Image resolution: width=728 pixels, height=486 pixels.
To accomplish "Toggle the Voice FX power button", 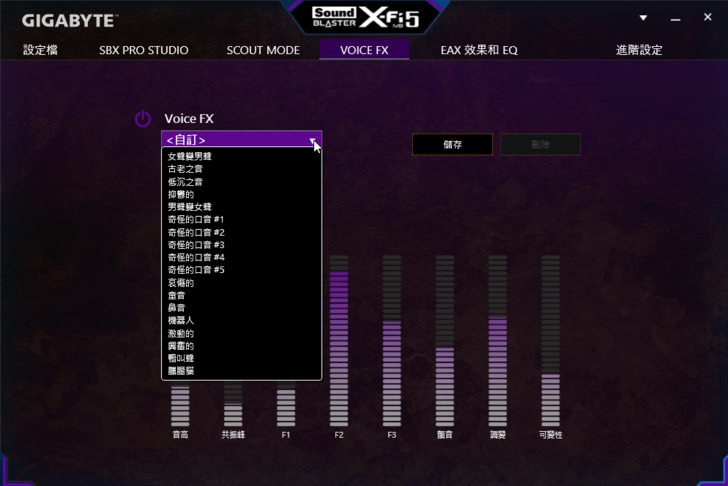I will pyautogui.click(x=143, y=119).
